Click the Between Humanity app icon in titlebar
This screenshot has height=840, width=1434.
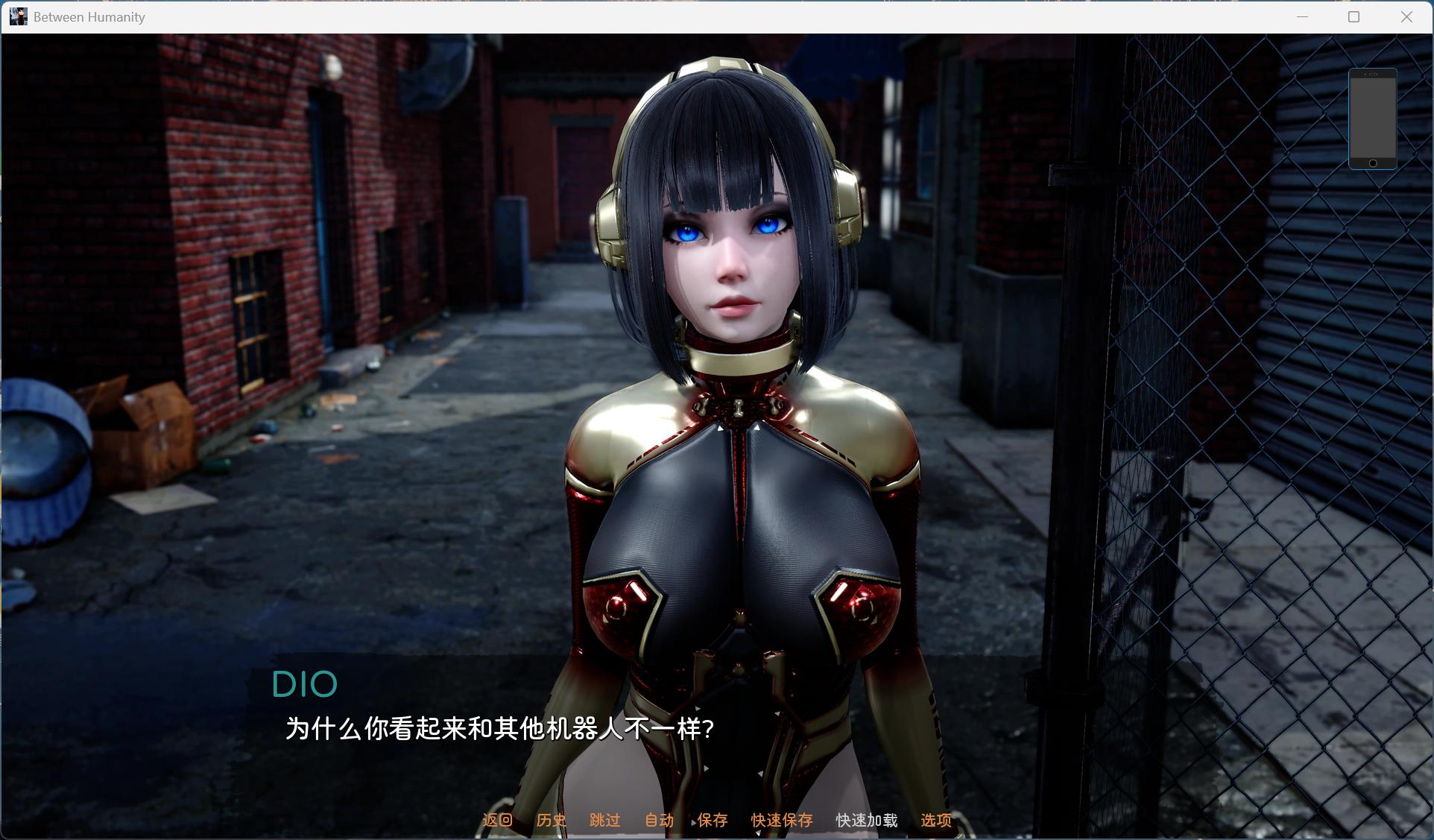tap(18, 16)
